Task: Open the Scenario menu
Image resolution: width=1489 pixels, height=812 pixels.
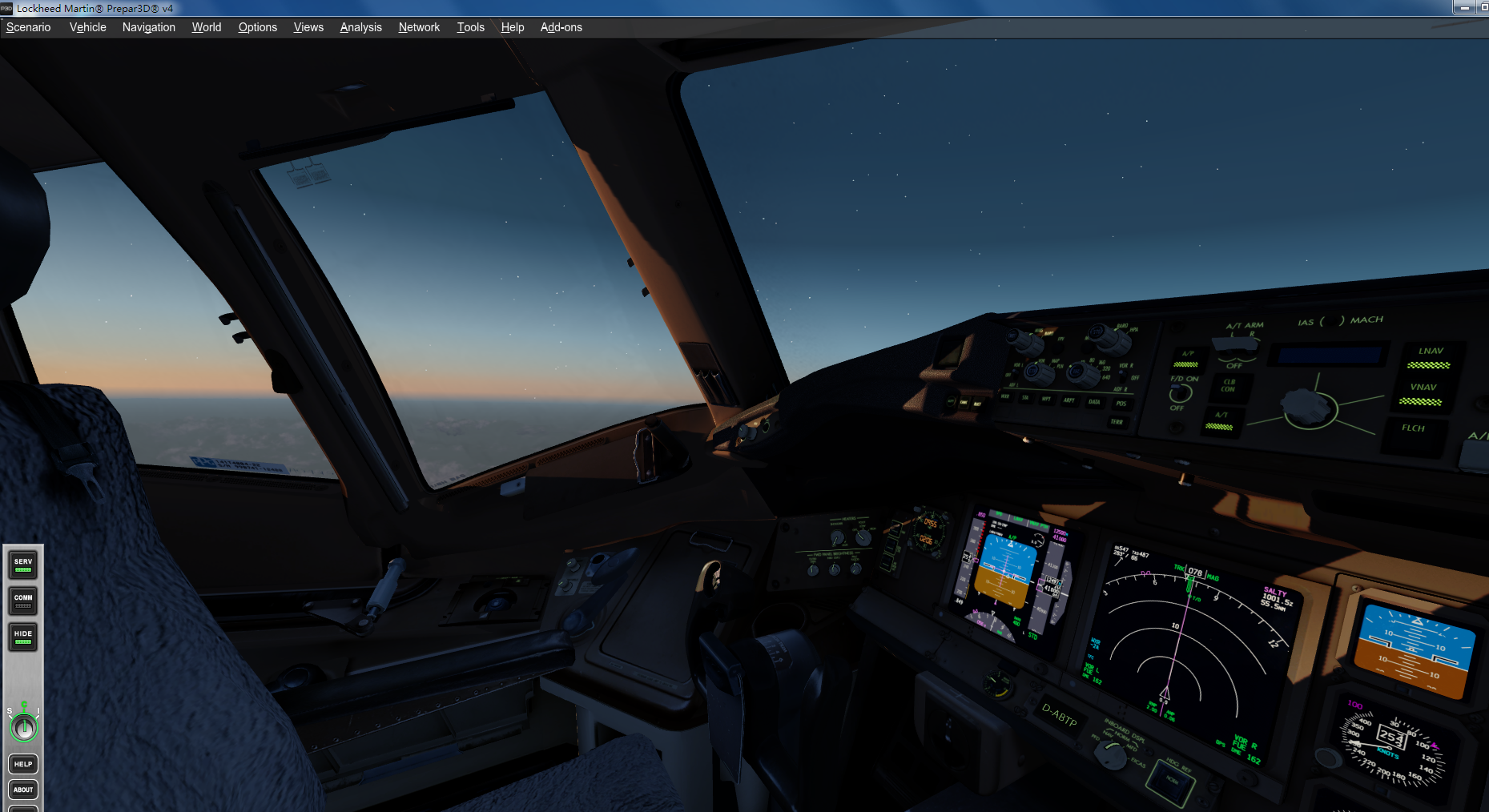Action: pos(28,26)
